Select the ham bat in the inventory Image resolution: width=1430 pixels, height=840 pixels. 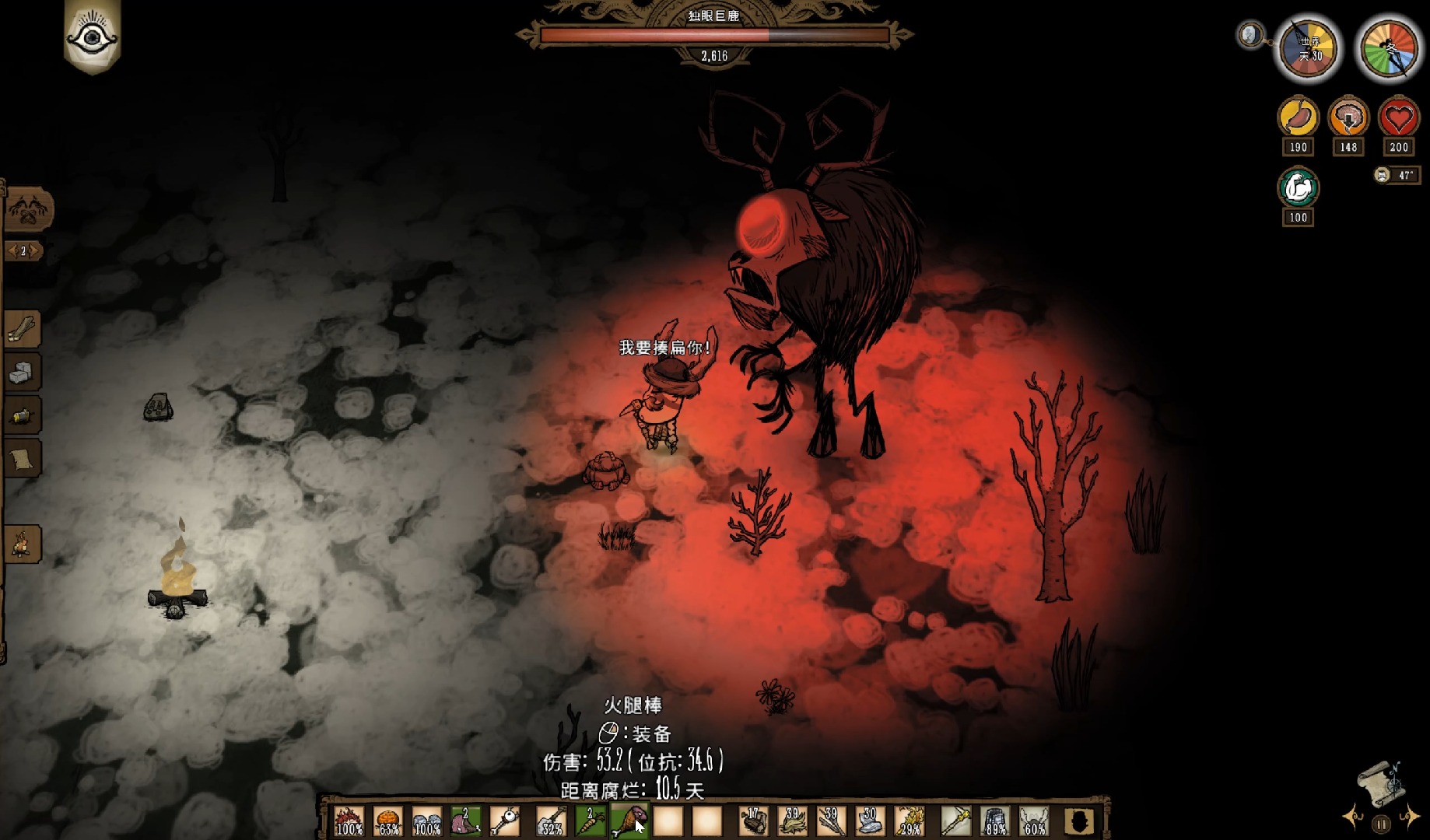[629, 821]
